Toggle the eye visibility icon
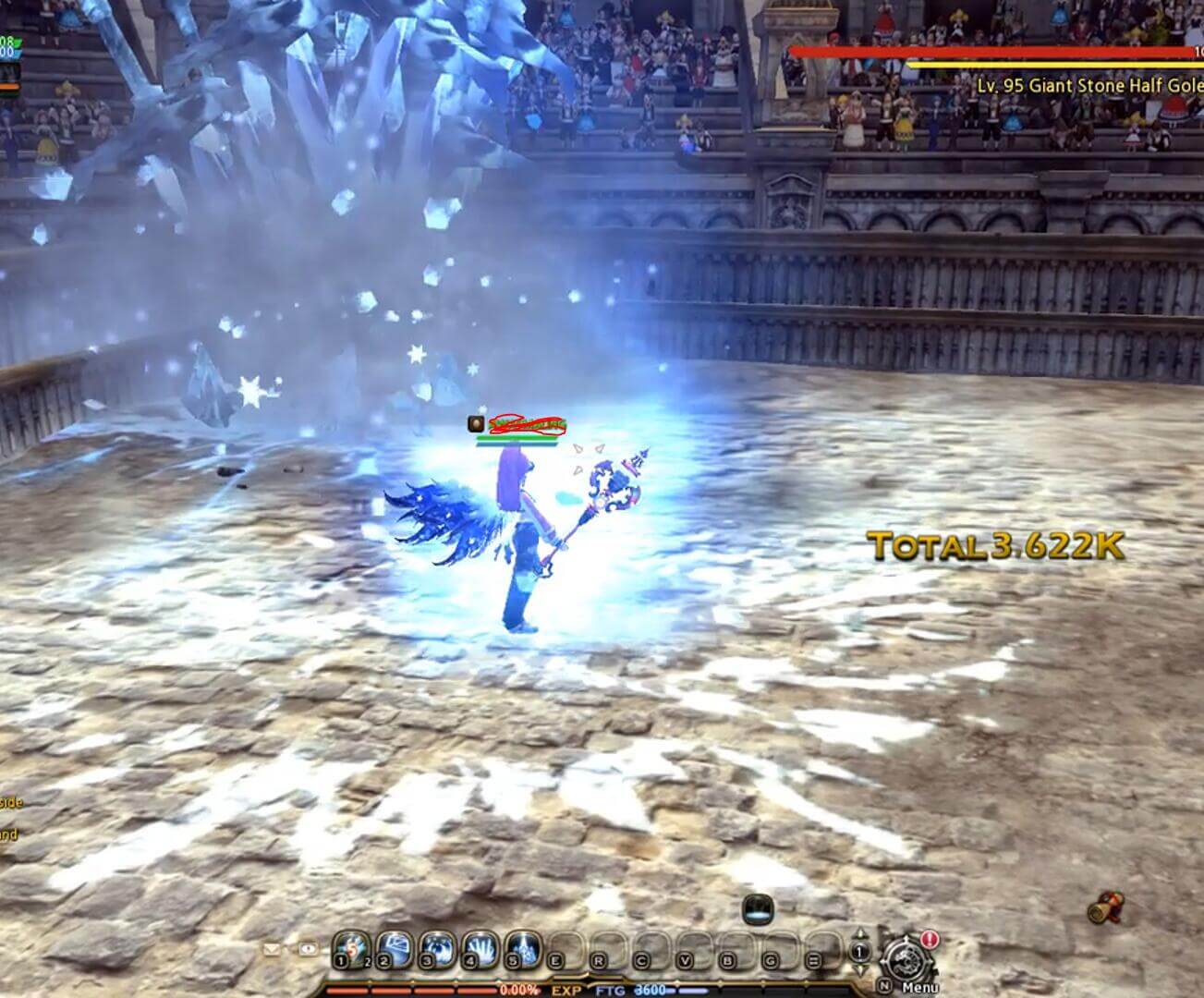 coord(308,948)
